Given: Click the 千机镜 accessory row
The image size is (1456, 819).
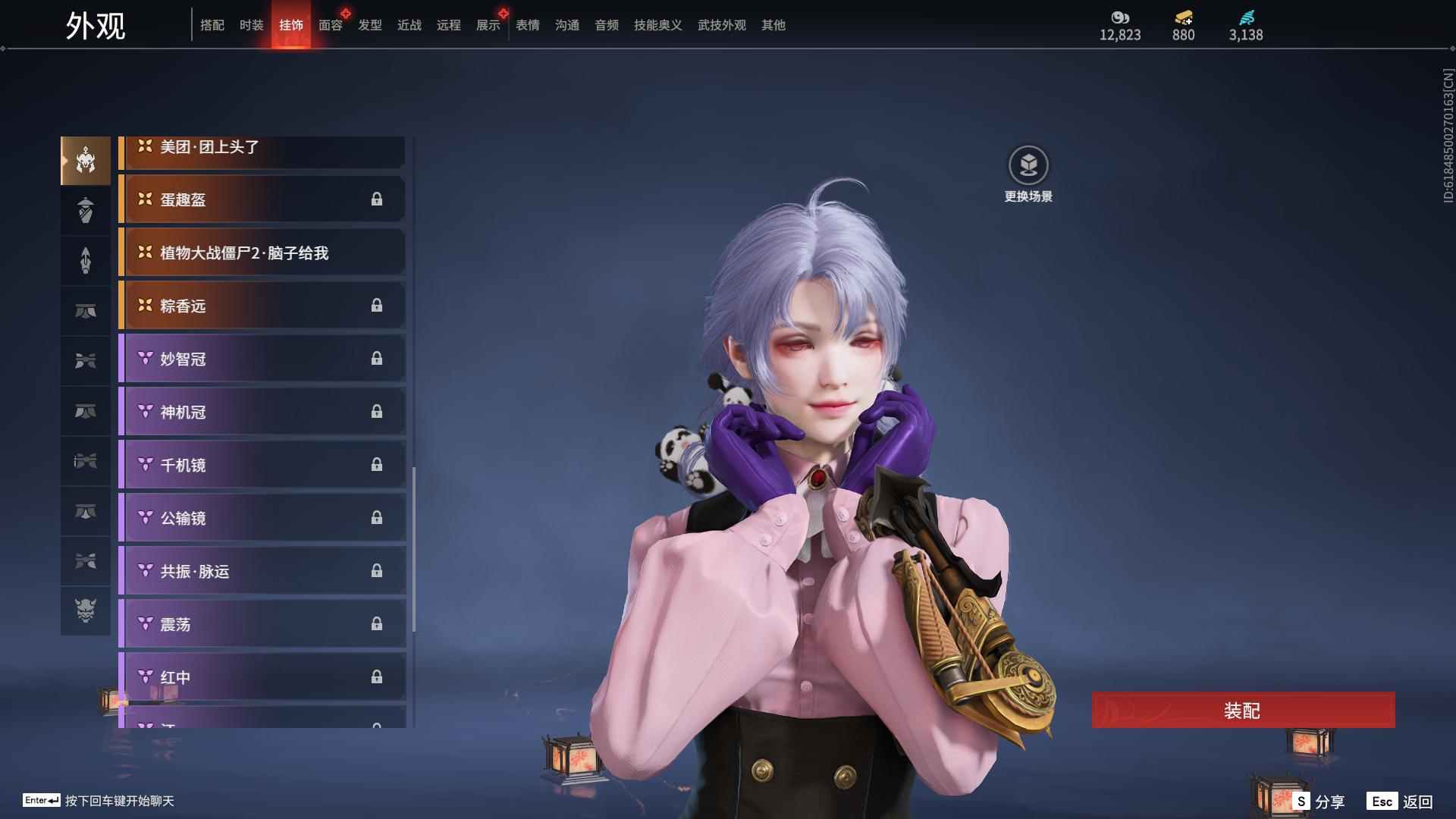Looking at the screenshot, I should 262,465.
